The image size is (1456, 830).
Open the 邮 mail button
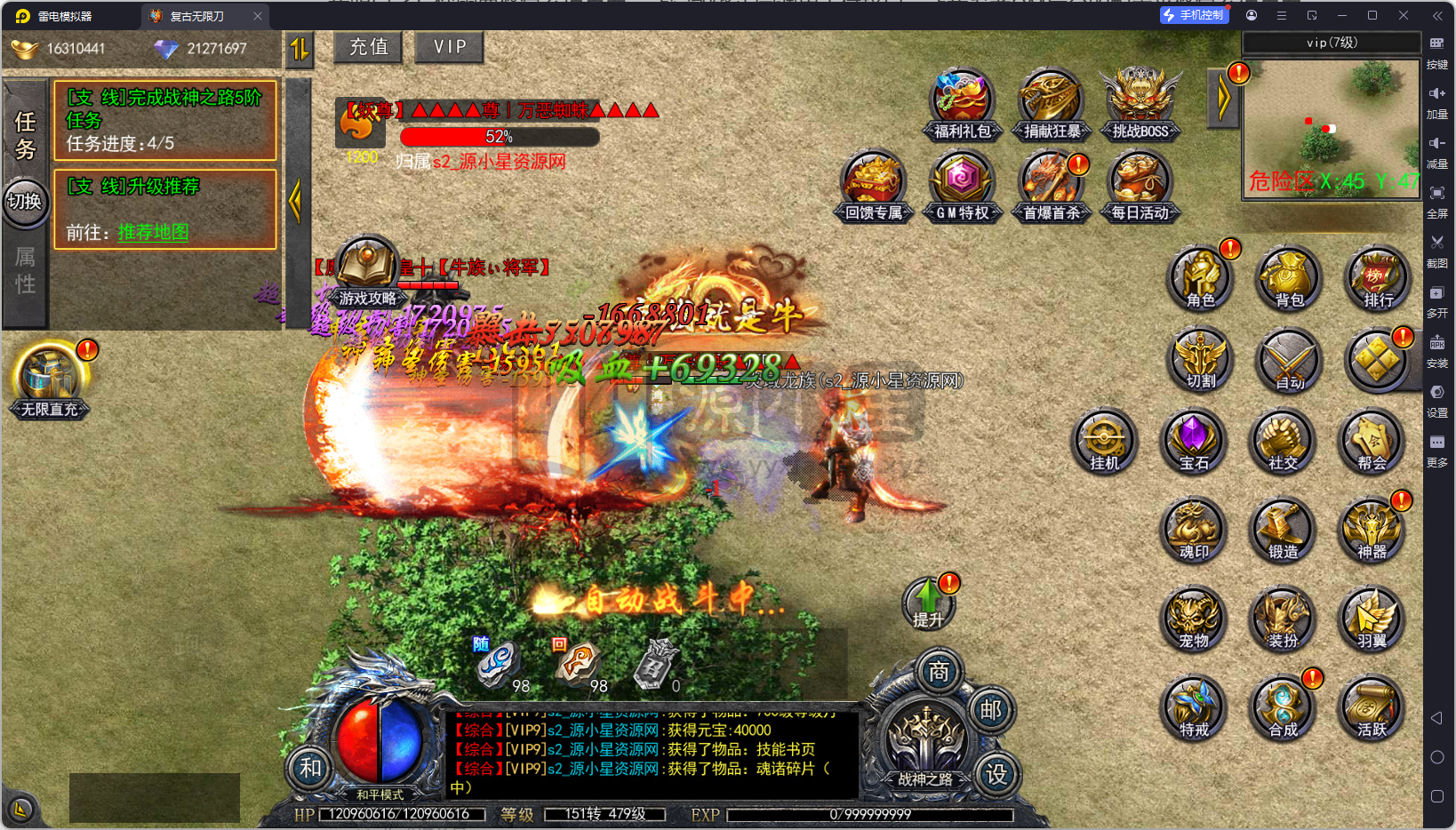pos(990,710)
